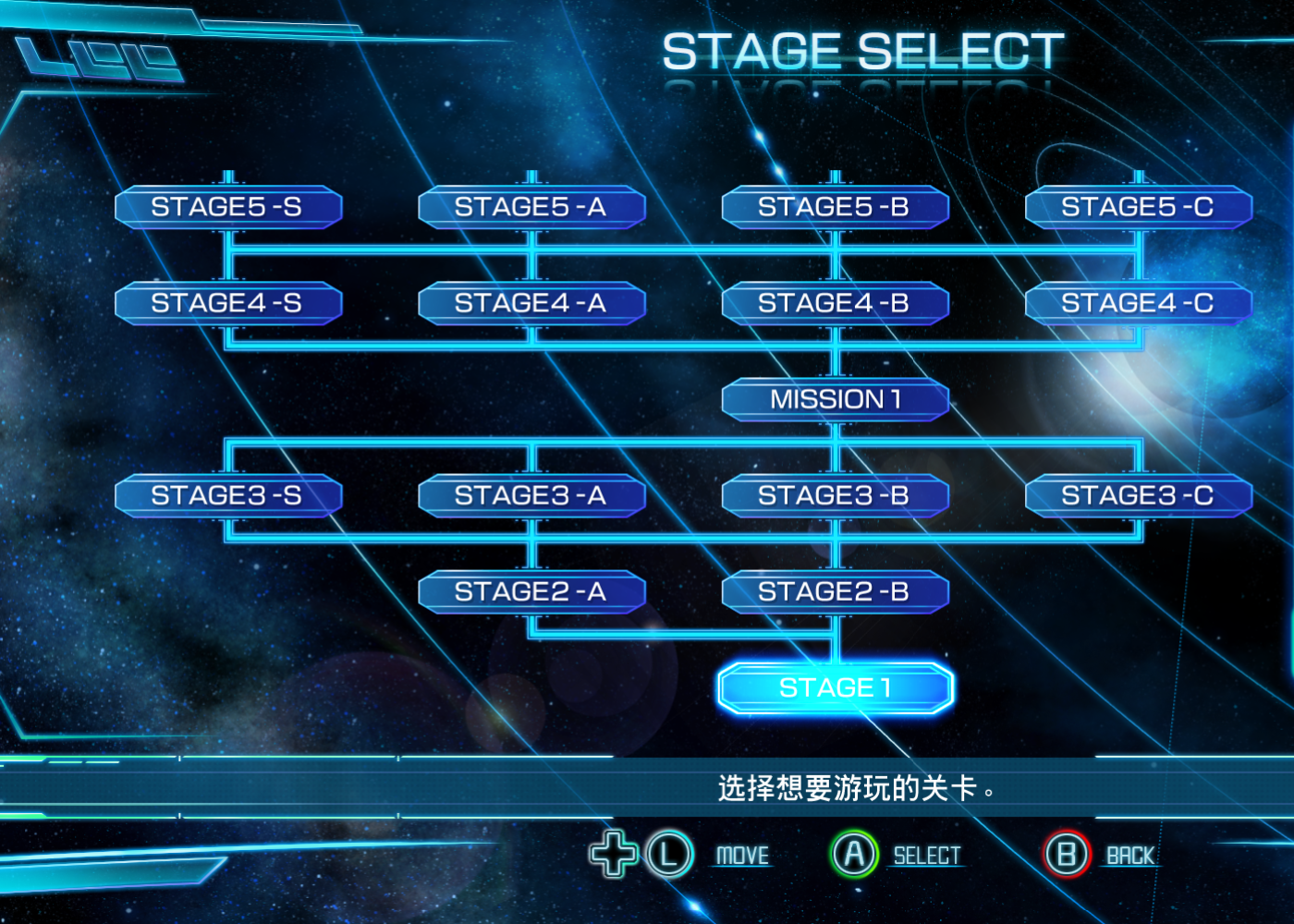Image resolution: width=1294 pixels, height=924 pixels.
Task: Select the STAGE4-A stage
Action: (531, 303)
